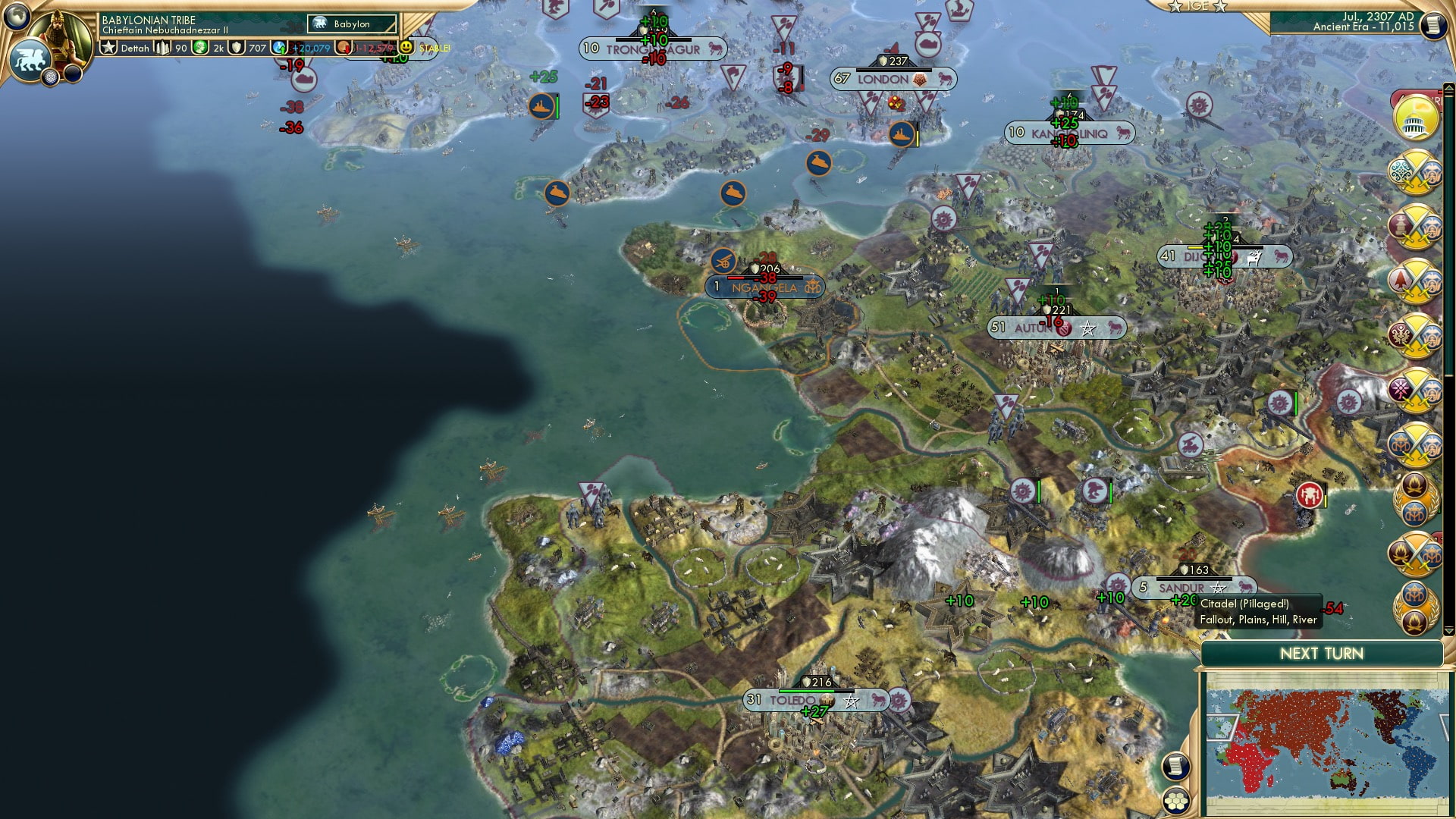Screen dimensions: 1456x819
Task: Click the military strength shield in top bar
Action: coord(237,47)
